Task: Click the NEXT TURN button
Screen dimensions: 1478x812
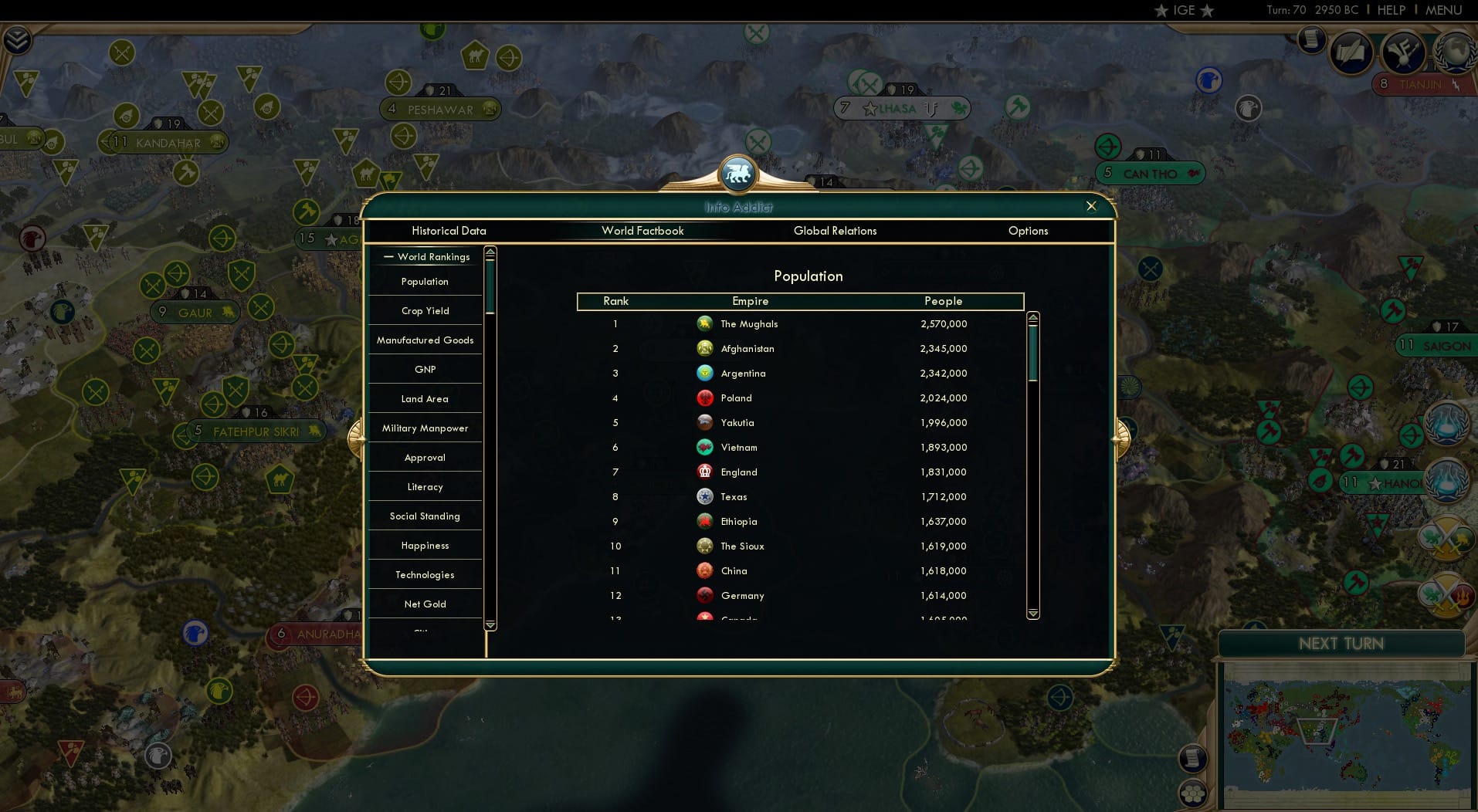Action: coord(1341,642)
